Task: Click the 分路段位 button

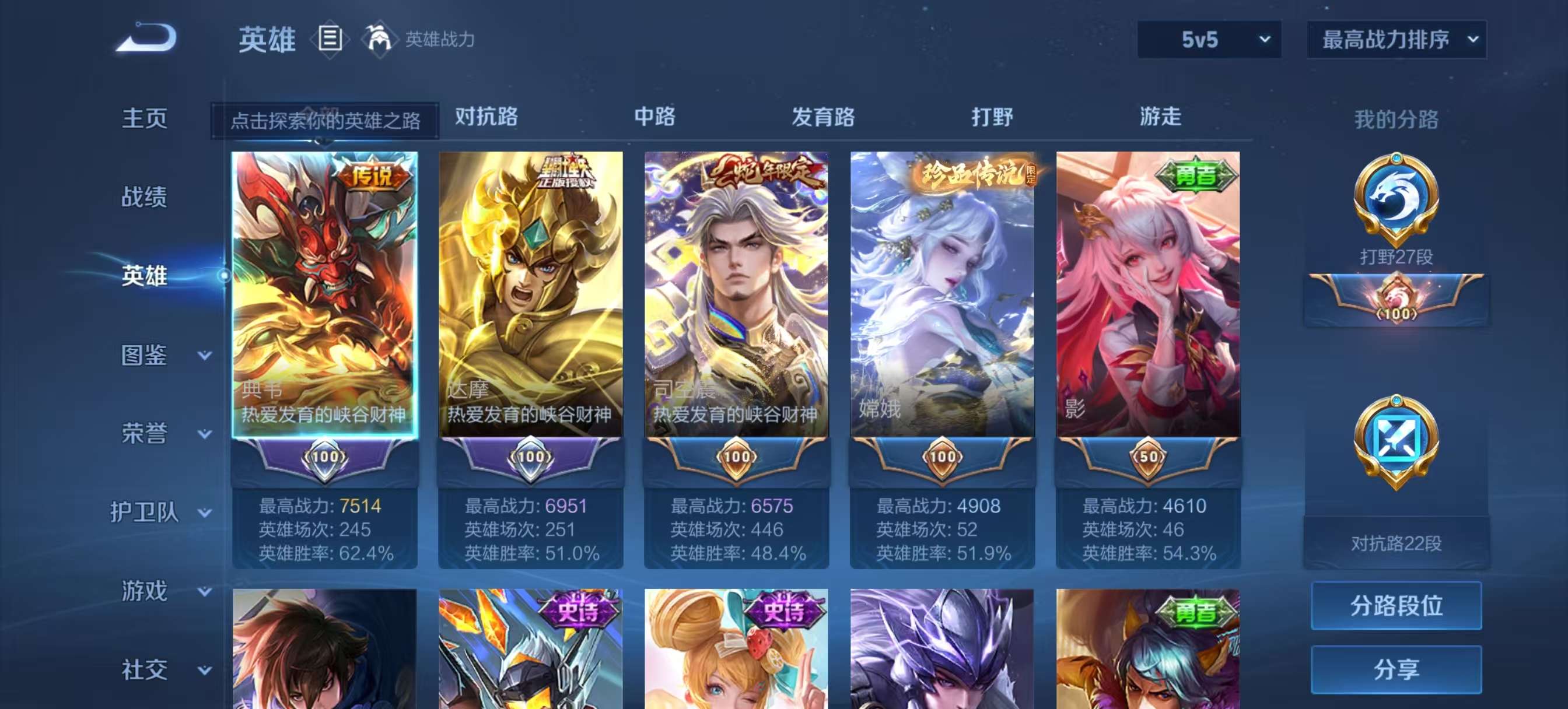Action: point(1397,606)
